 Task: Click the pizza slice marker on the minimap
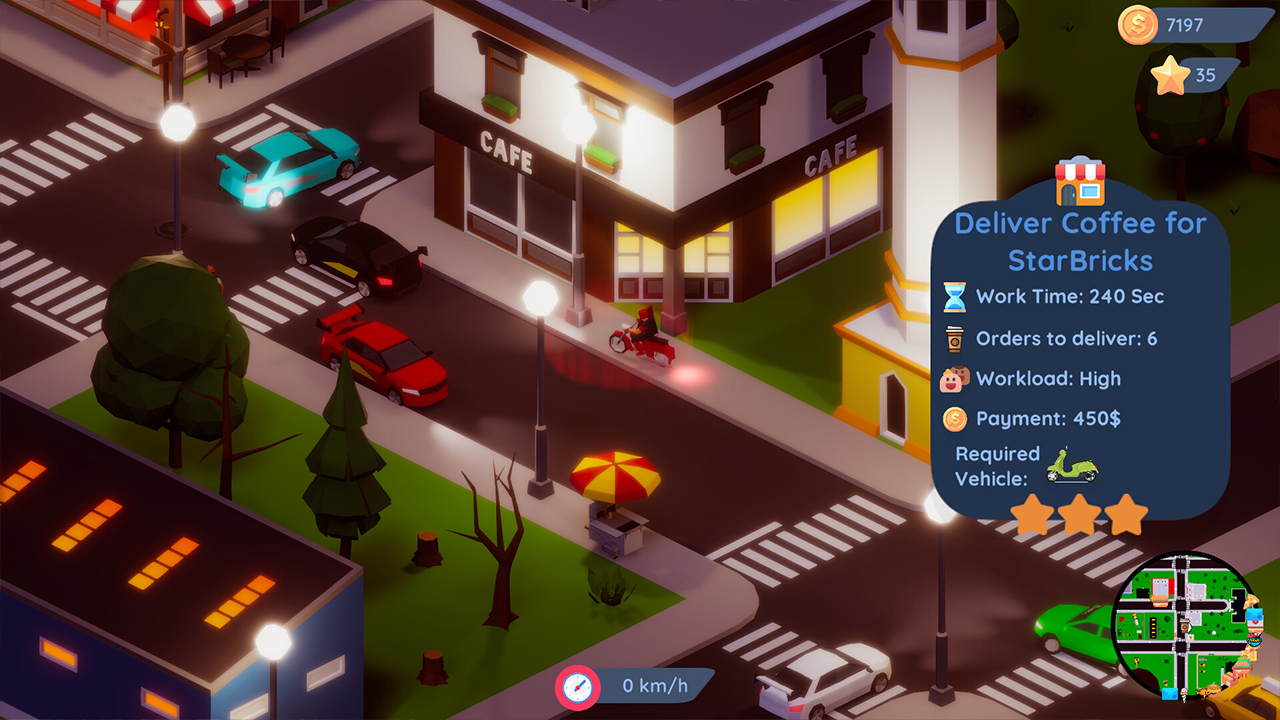(x=1250, y=602)
